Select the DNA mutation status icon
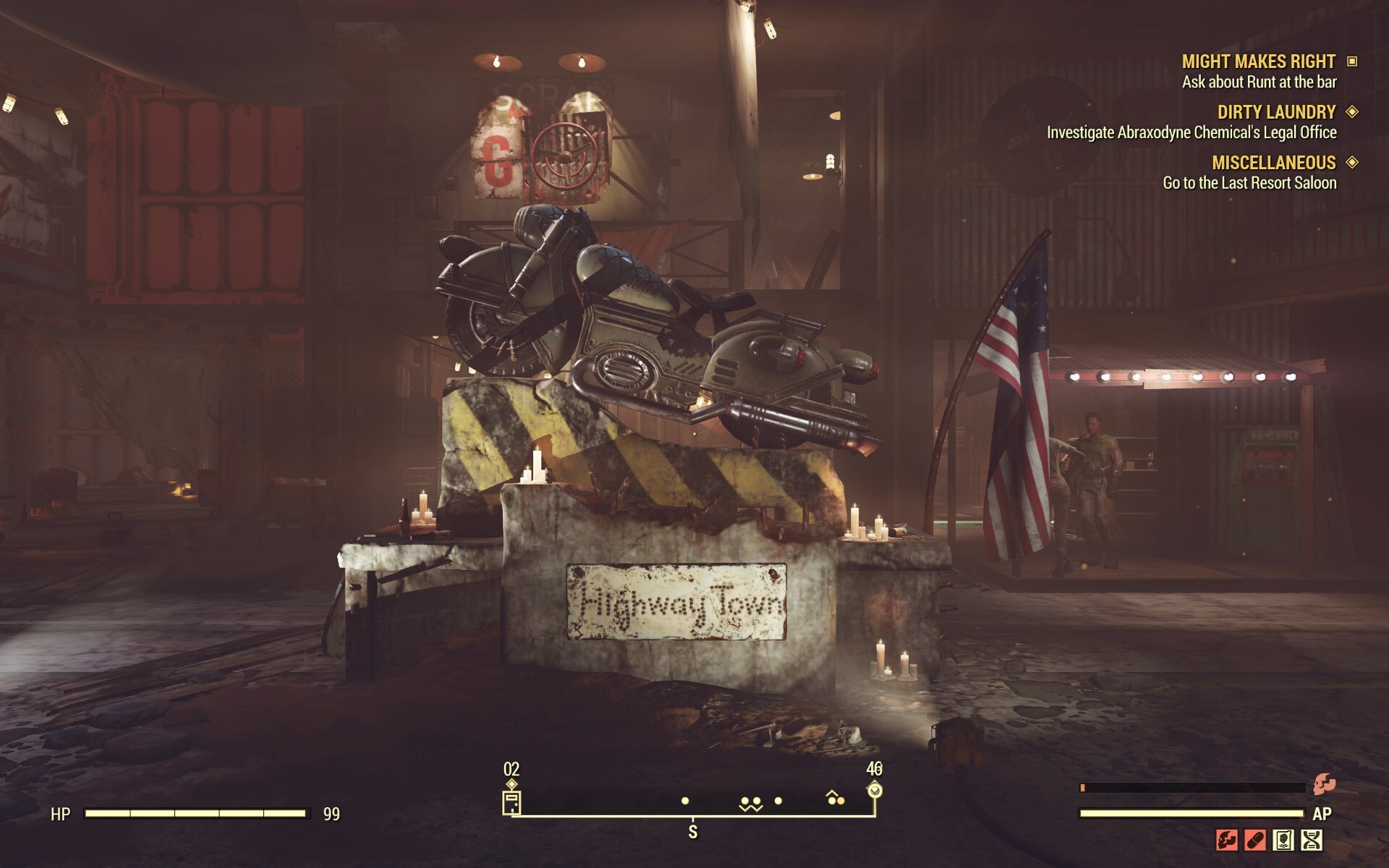This screenshot has height=868, width=1389. coord(1312,841)
